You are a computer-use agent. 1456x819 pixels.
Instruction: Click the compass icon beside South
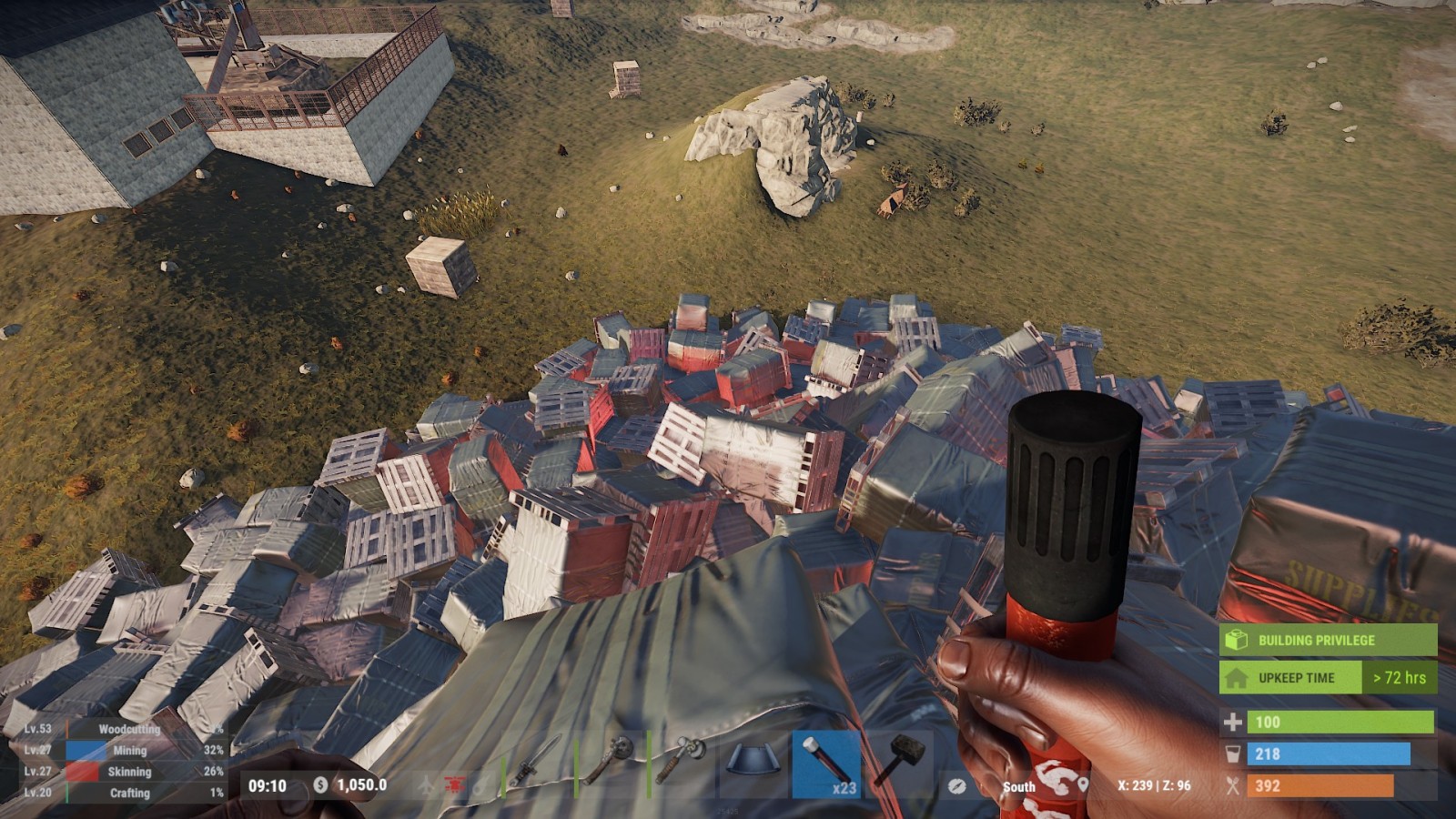point(956,785)
